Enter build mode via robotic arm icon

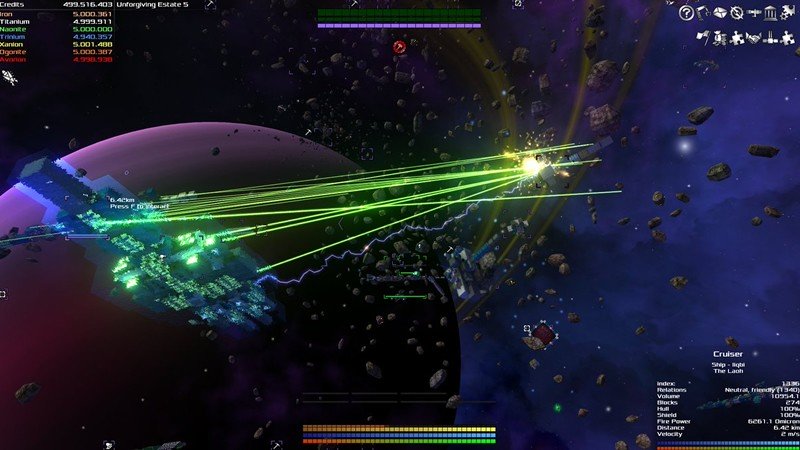tap(703, 12)
